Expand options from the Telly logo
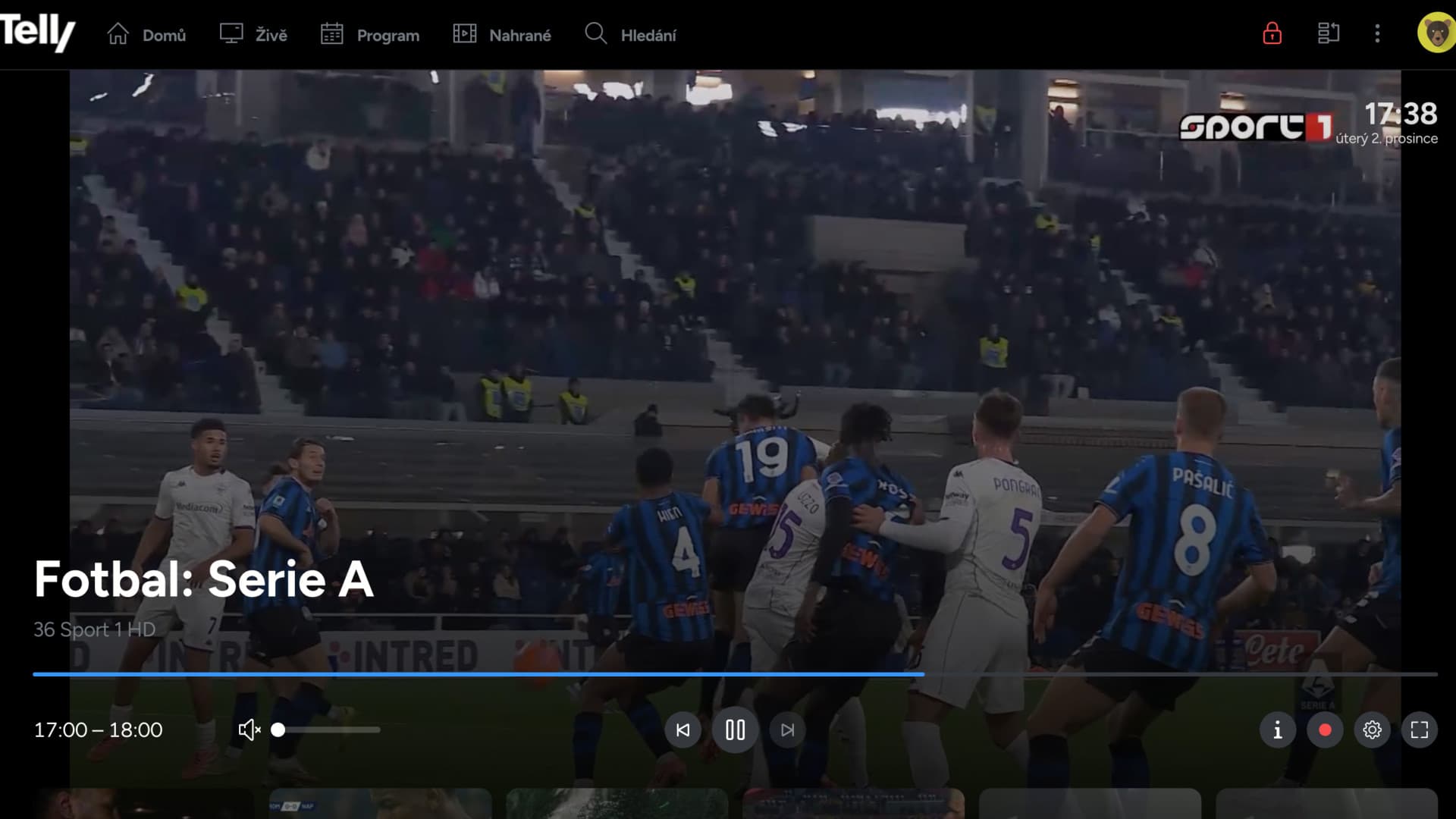The image size is (1456, 819). [38, 33]
